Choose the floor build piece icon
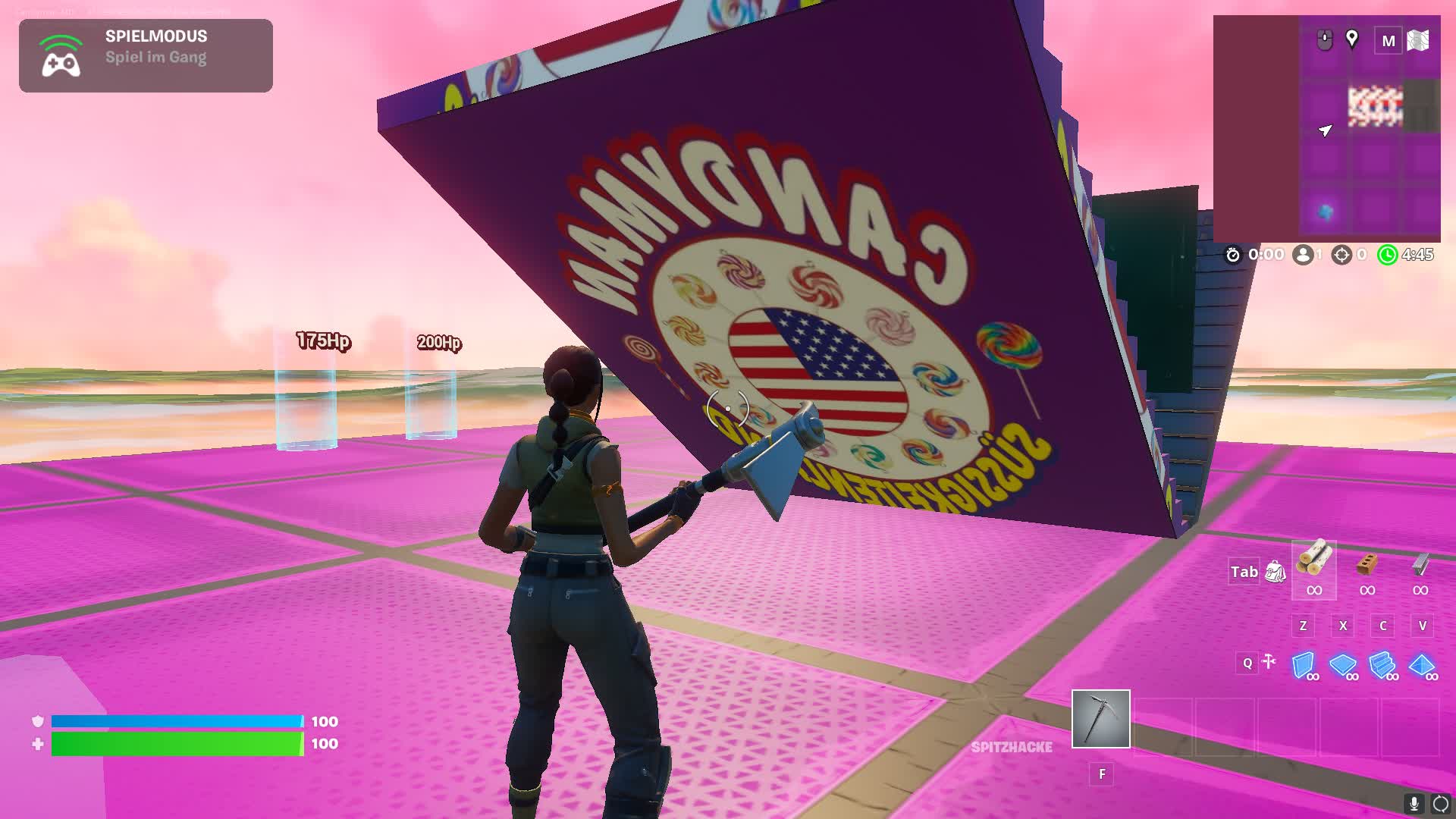 click(x=1343, y=666)
